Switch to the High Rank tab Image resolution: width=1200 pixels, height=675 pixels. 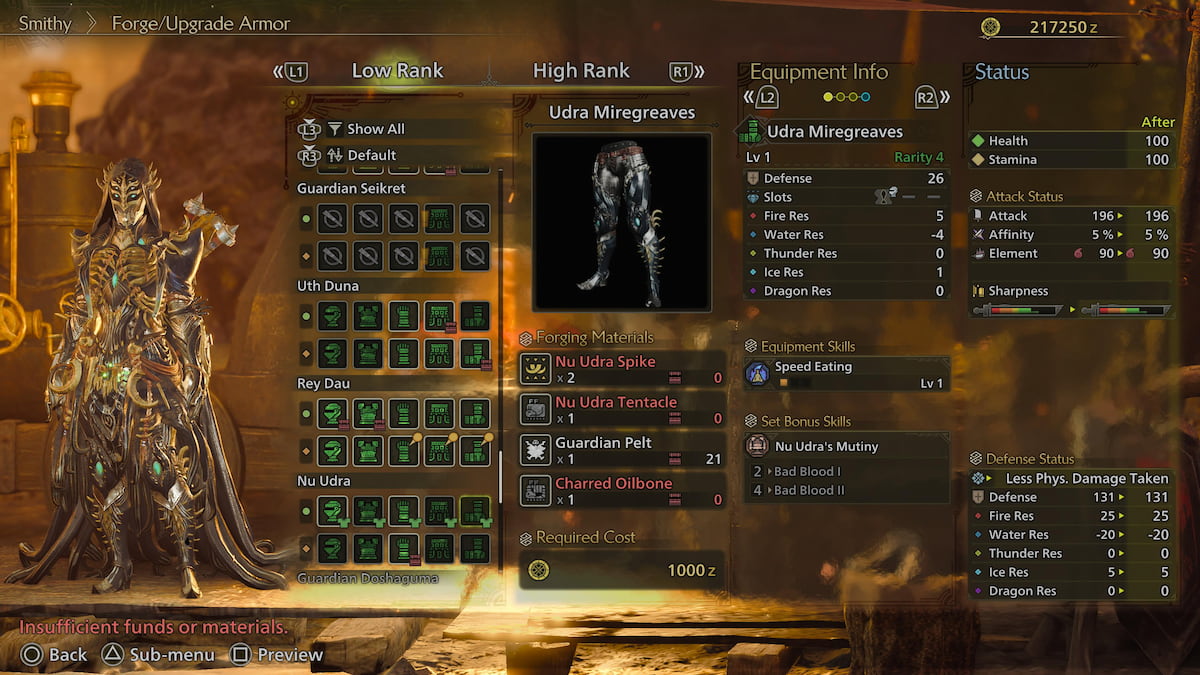pyautogui.click(x=581, y=71)
